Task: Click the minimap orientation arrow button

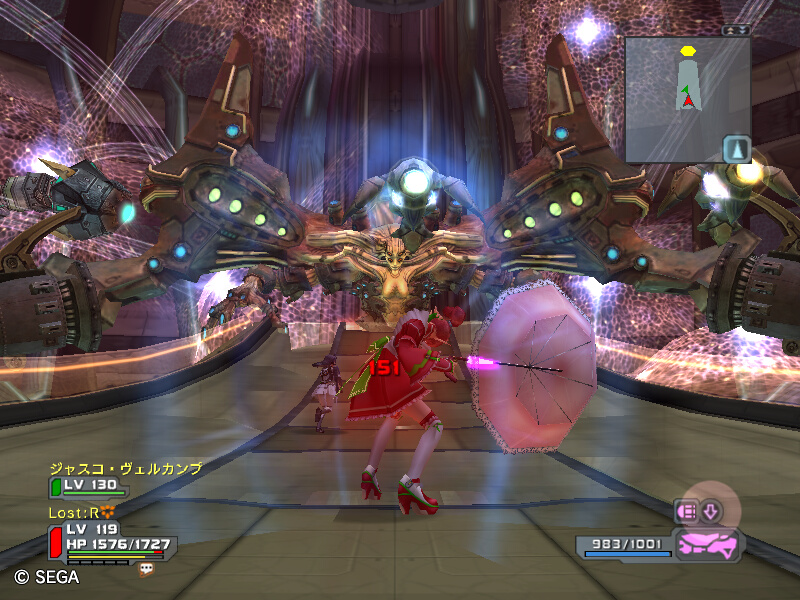Action: click(x=736, y=149)
